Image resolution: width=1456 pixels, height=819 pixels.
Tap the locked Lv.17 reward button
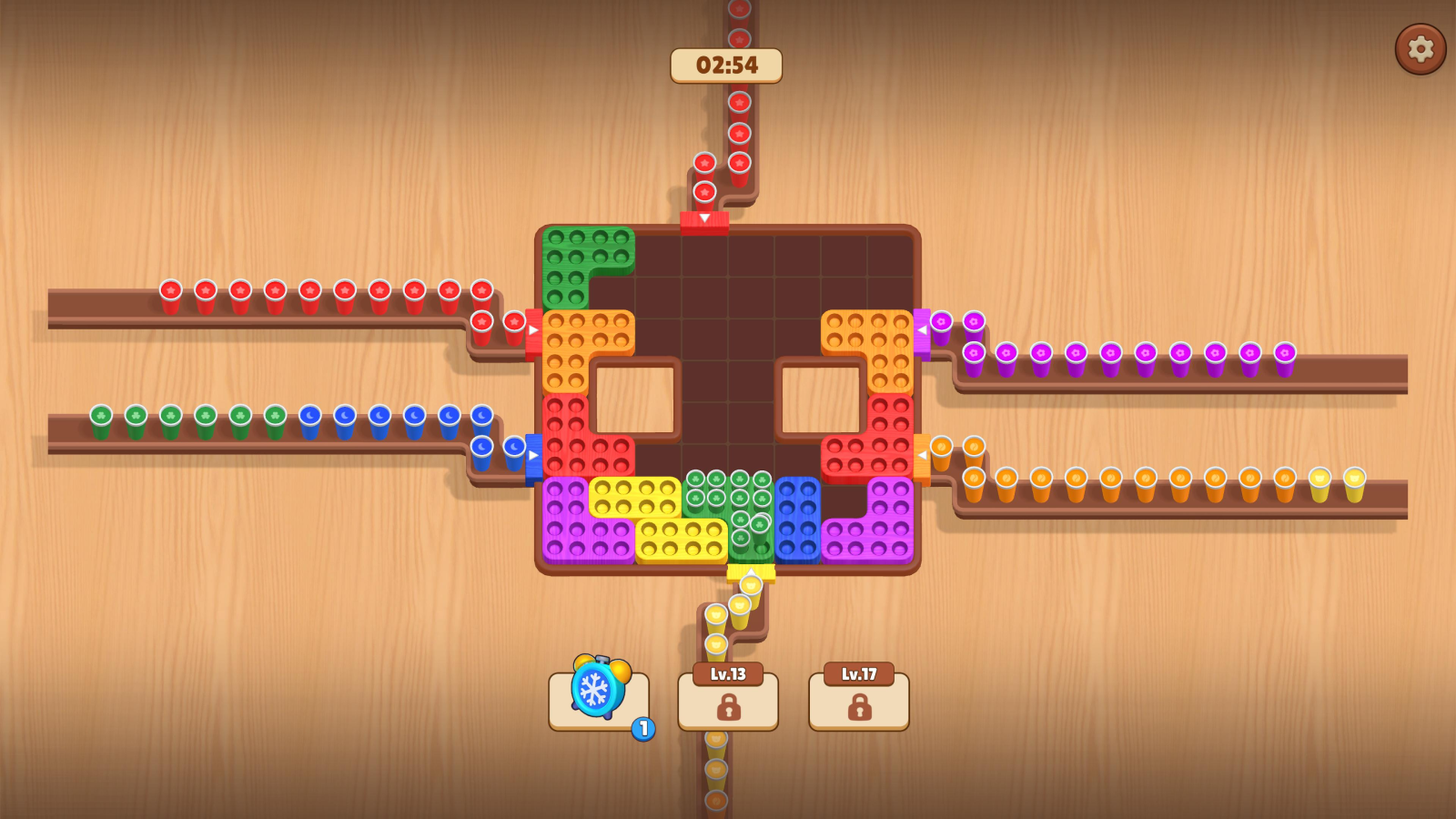pyautogui.click(x=858, y=701)
